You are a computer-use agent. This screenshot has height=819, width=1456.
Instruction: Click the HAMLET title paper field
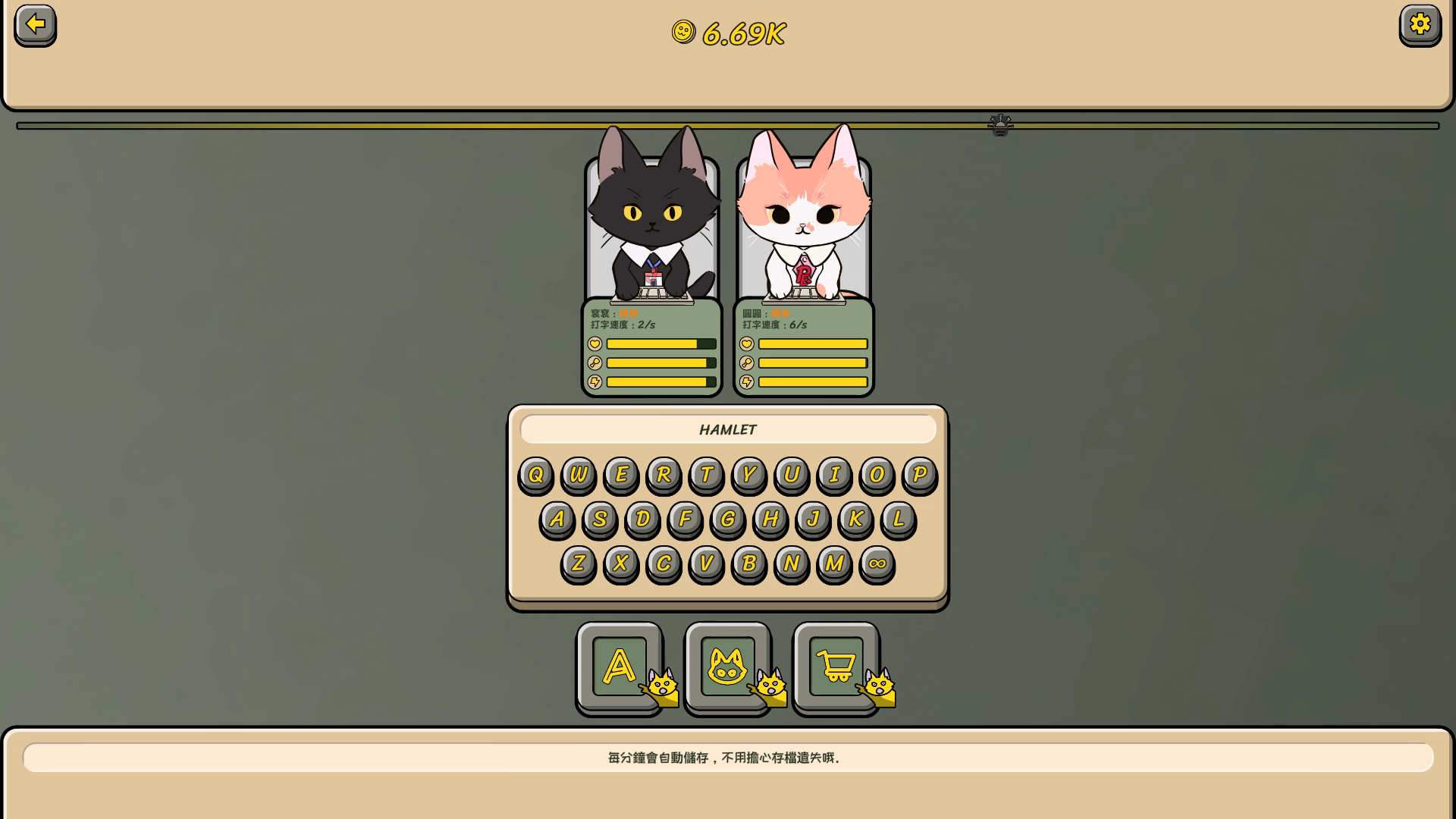tap(726, 429)
